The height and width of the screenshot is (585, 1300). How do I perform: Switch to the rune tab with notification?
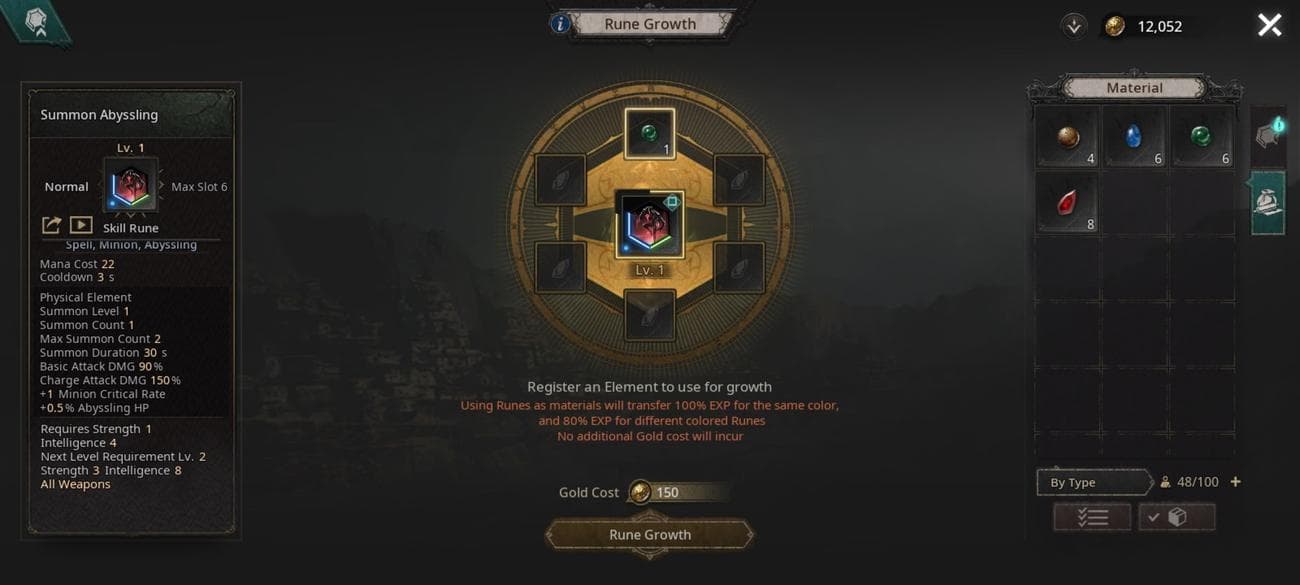pyautogui.click(x=1268, y=135)
